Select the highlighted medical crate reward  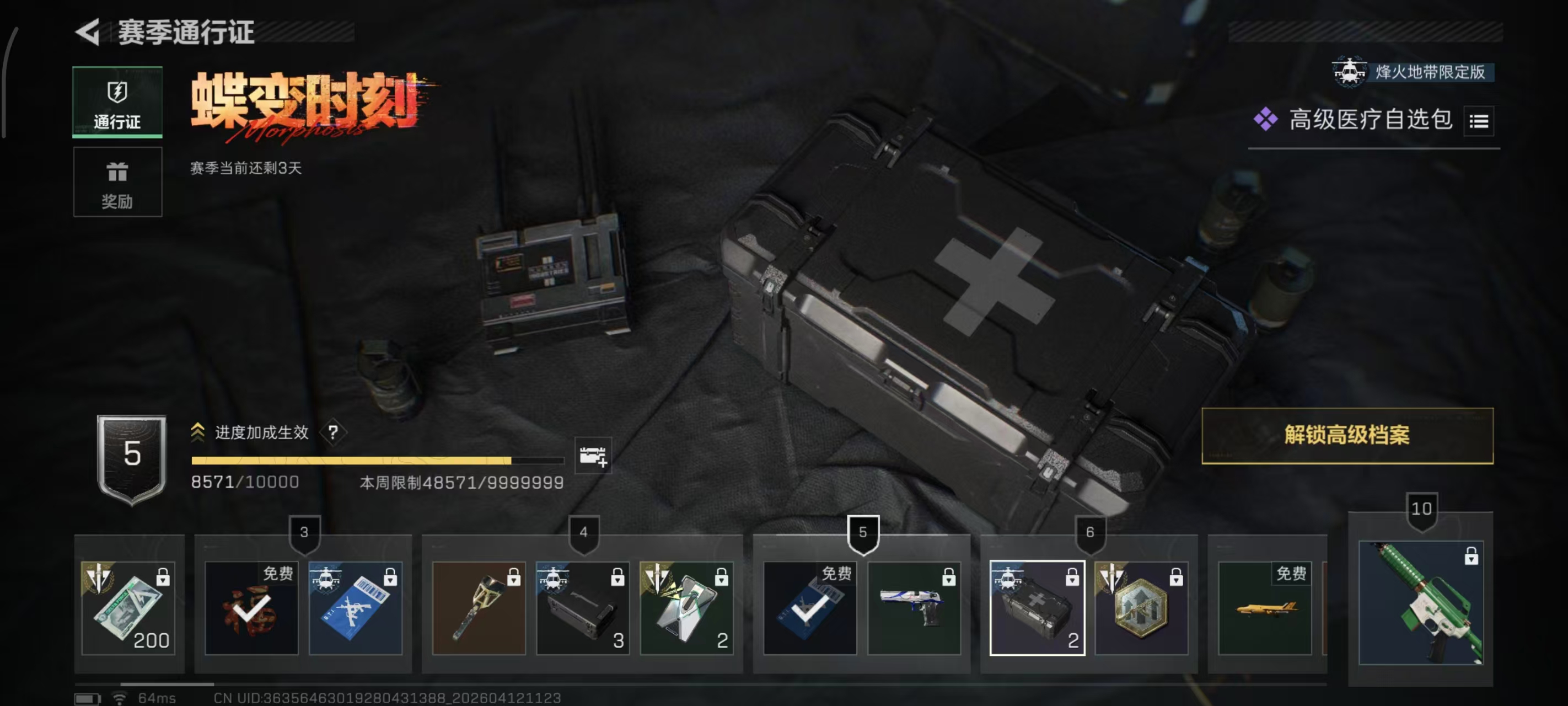[x=1037, y=607]
